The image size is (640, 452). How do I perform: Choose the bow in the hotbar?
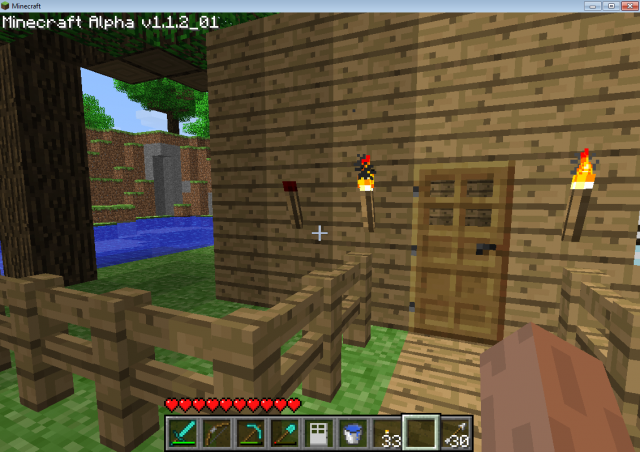(x=215, y=432)
